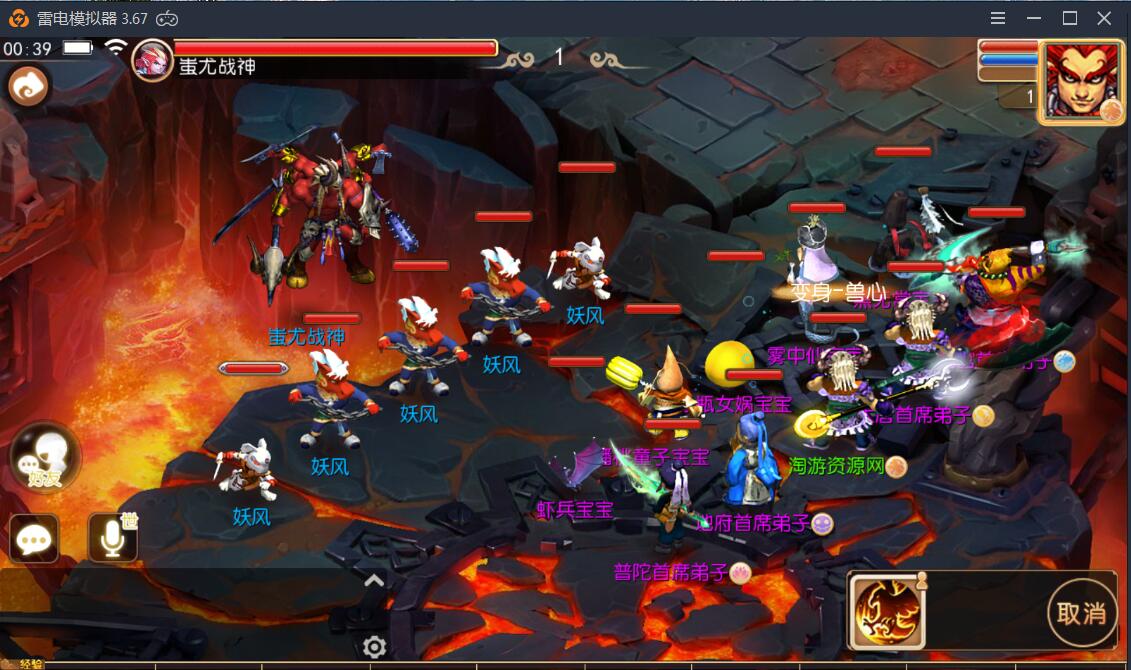This screenshot has height=670, width=1131.
Task: Open the emulator hamburger menu
Action: (x=998, y=18)
